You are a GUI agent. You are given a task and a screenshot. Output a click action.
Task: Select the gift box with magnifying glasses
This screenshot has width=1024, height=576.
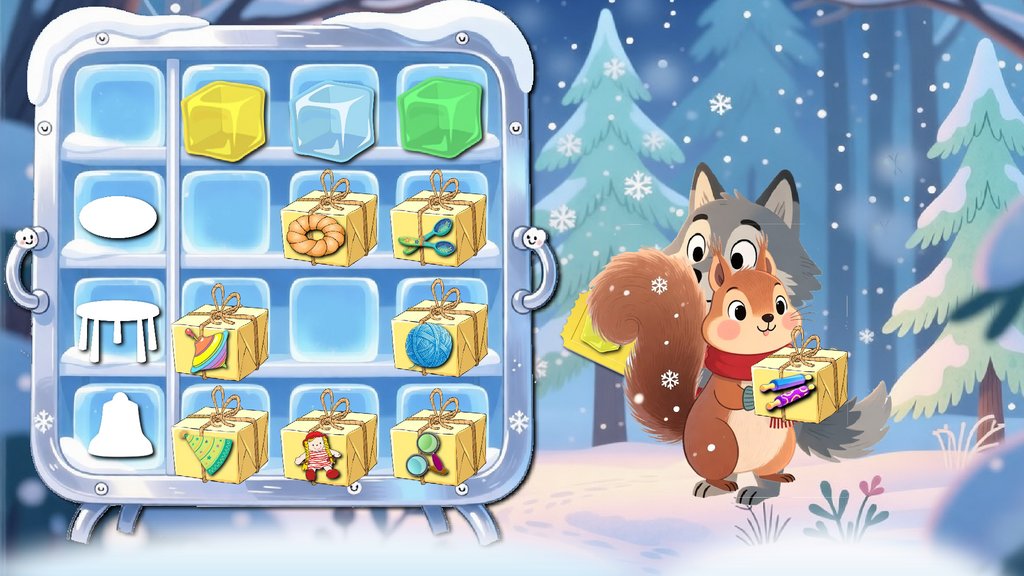point(437,445)
